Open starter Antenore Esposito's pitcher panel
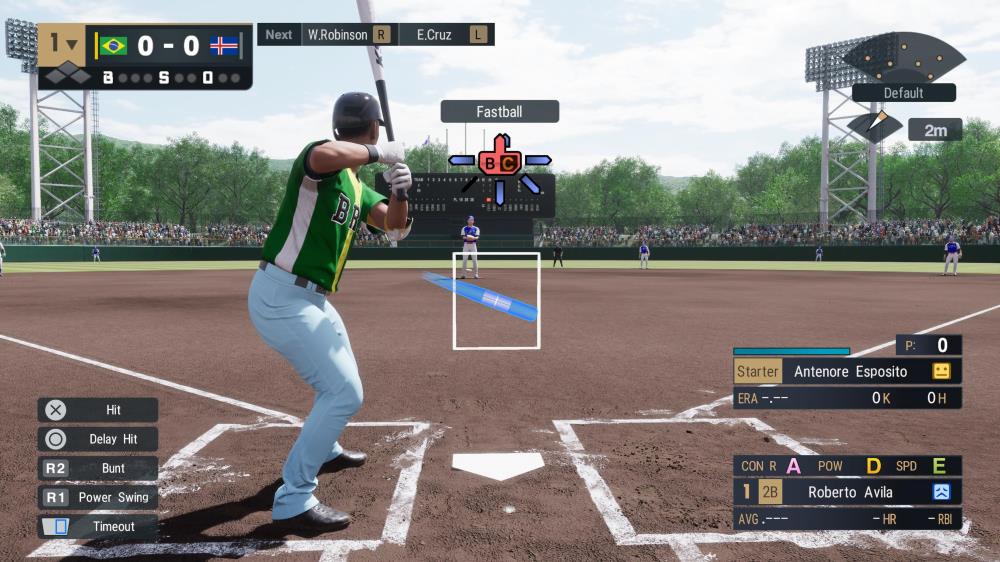This screenshot has height=562, width=1000. pyautogui.click(x=848, y=371)
